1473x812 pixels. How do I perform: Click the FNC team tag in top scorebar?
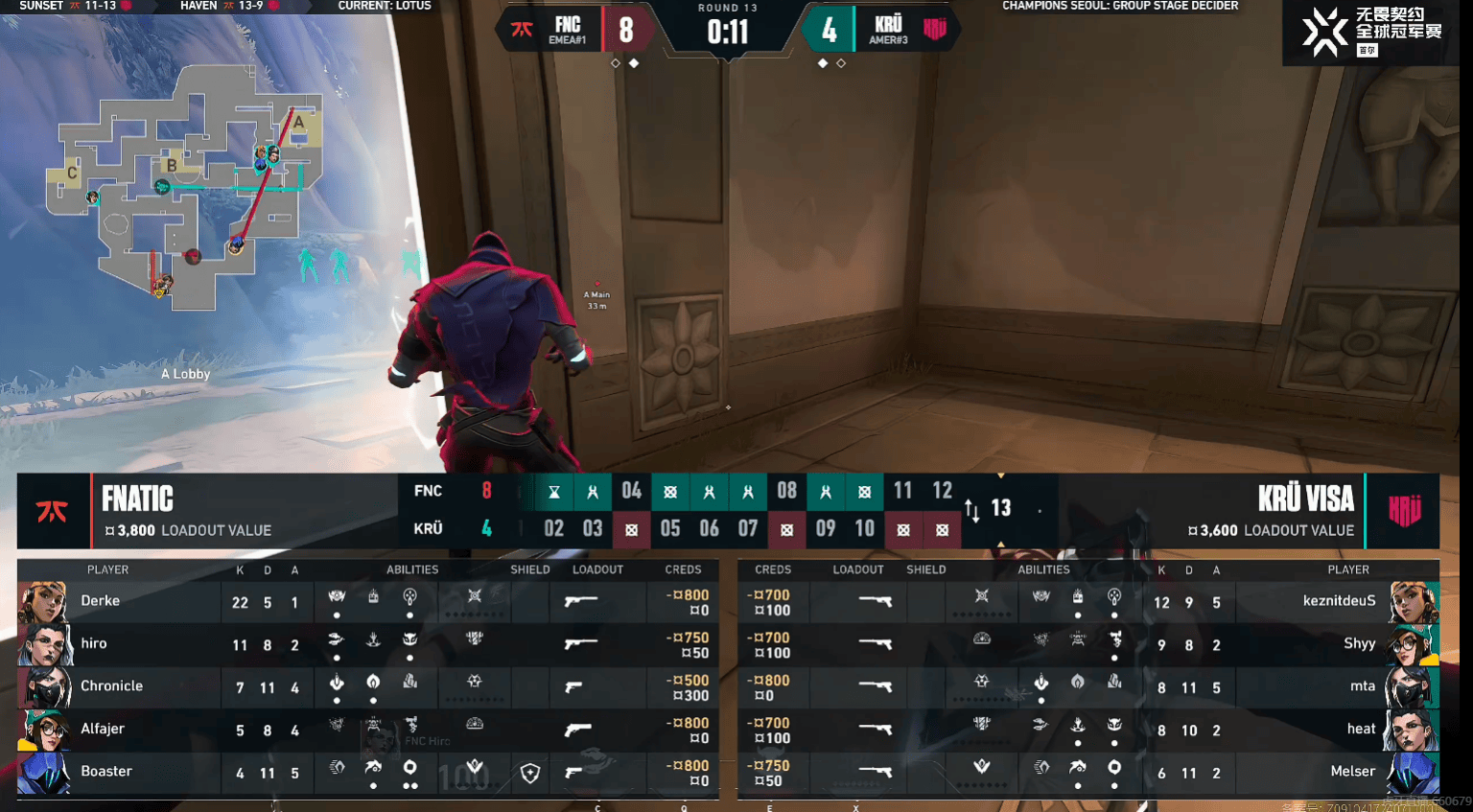(567, 29)
